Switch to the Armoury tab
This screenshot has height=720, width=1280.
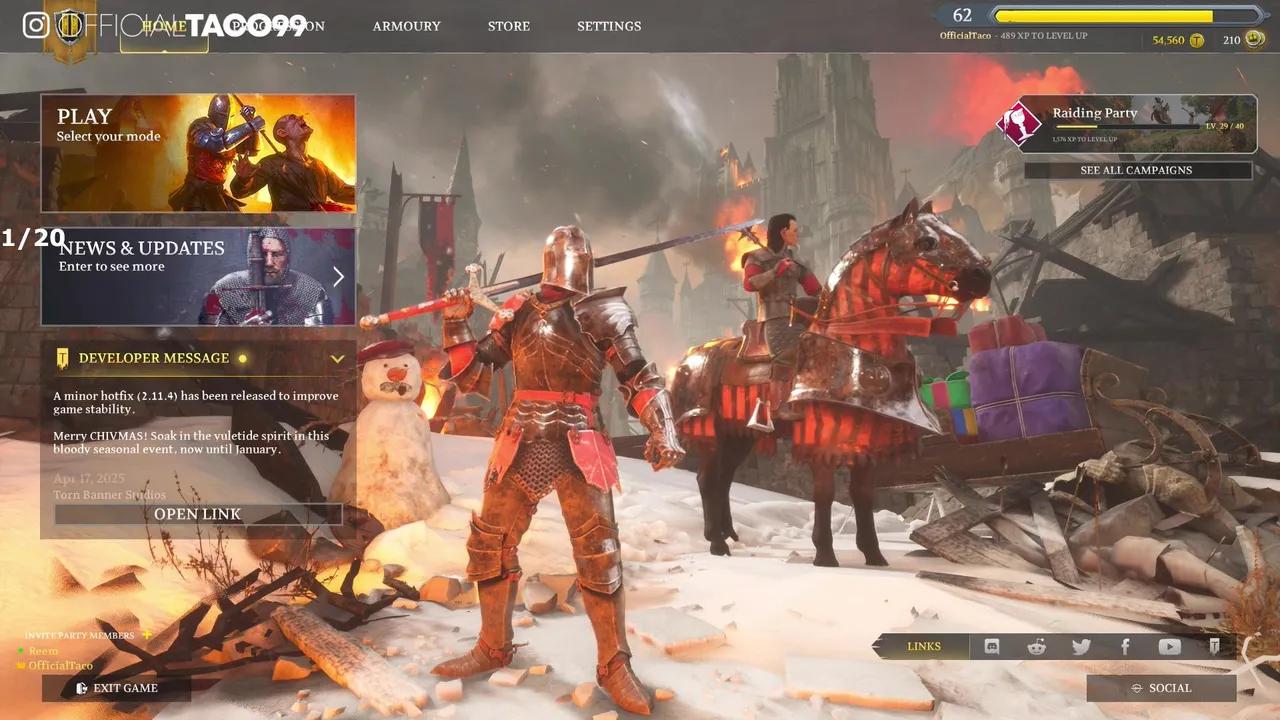click(406, 26)
